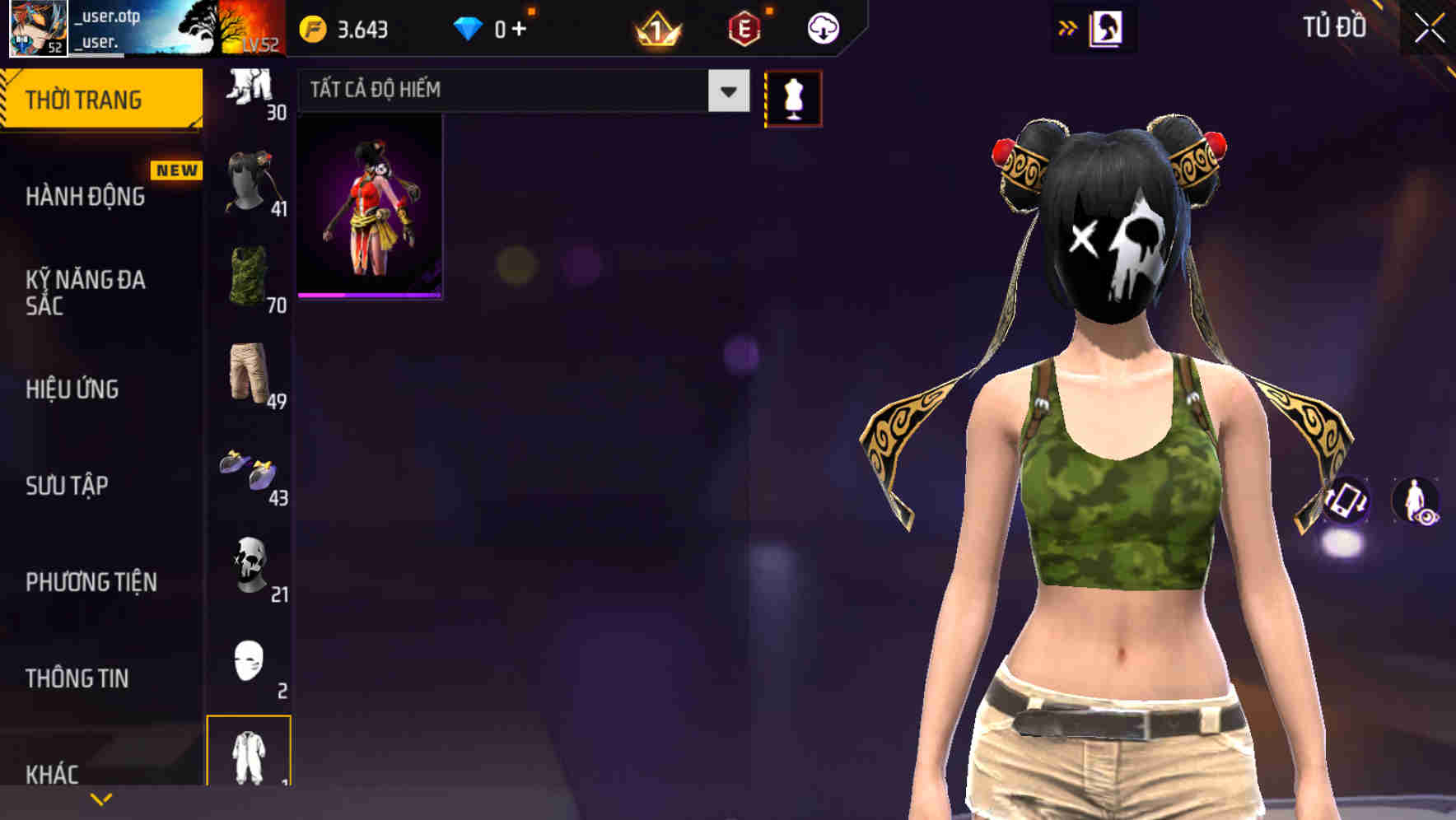Viewport: 1456px width, 820px height.
Task: Click the red E badge icon
Action: pyautogui.click(x=745, y=26)
